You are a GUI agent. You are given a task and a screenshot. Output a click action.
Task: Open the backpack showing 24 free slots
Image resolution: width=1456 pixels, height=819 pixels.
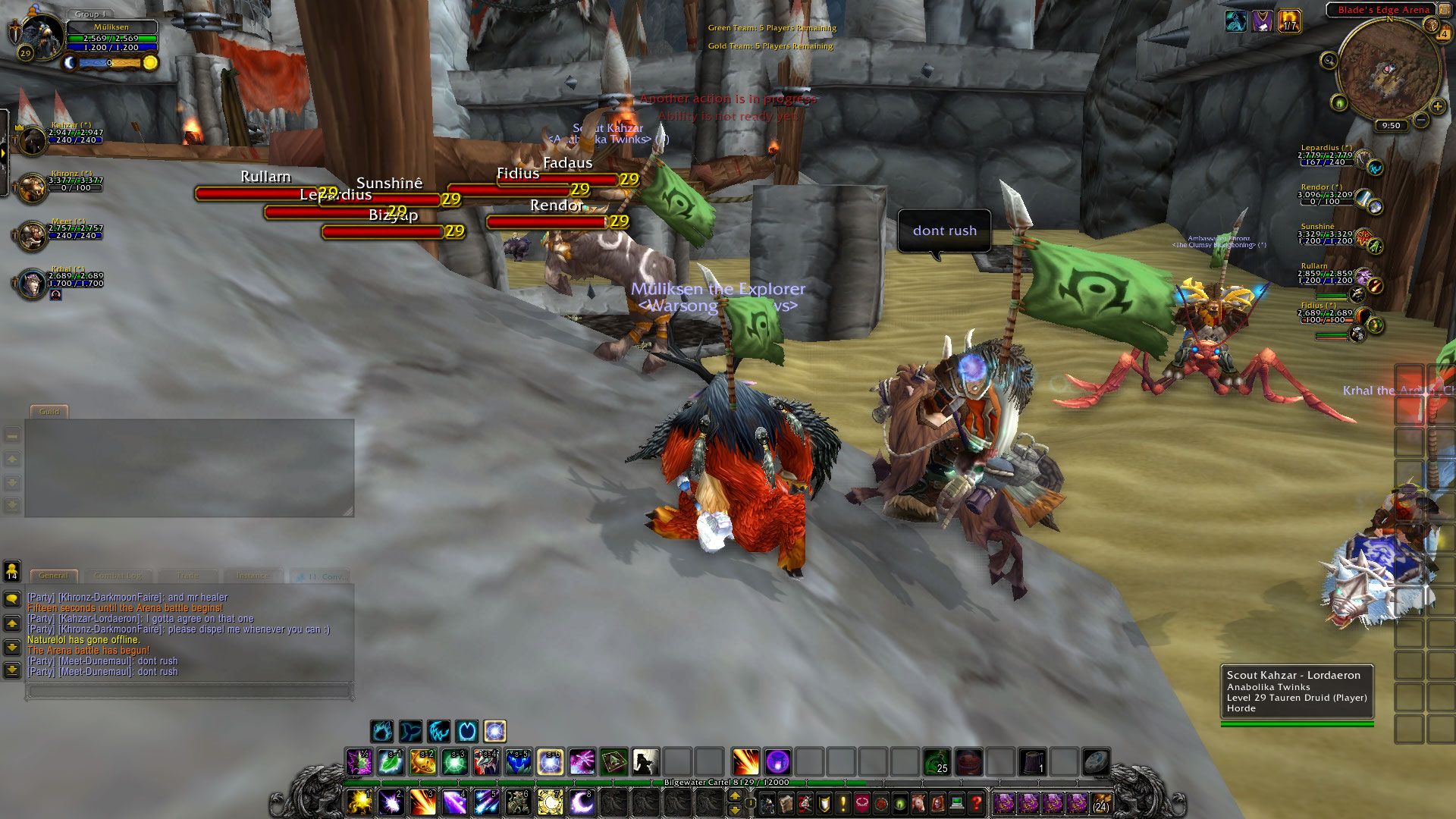pyautogui.click(x=1101, y=802)
